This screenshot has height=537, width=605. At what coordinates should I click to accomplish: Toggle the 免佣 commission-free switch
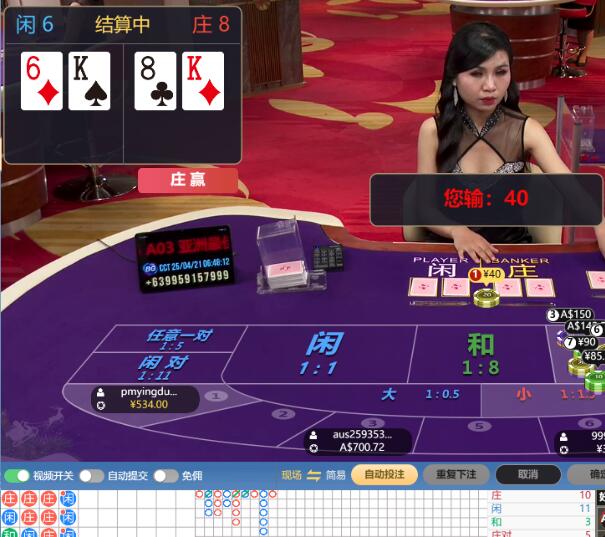(x=165, y=475)
